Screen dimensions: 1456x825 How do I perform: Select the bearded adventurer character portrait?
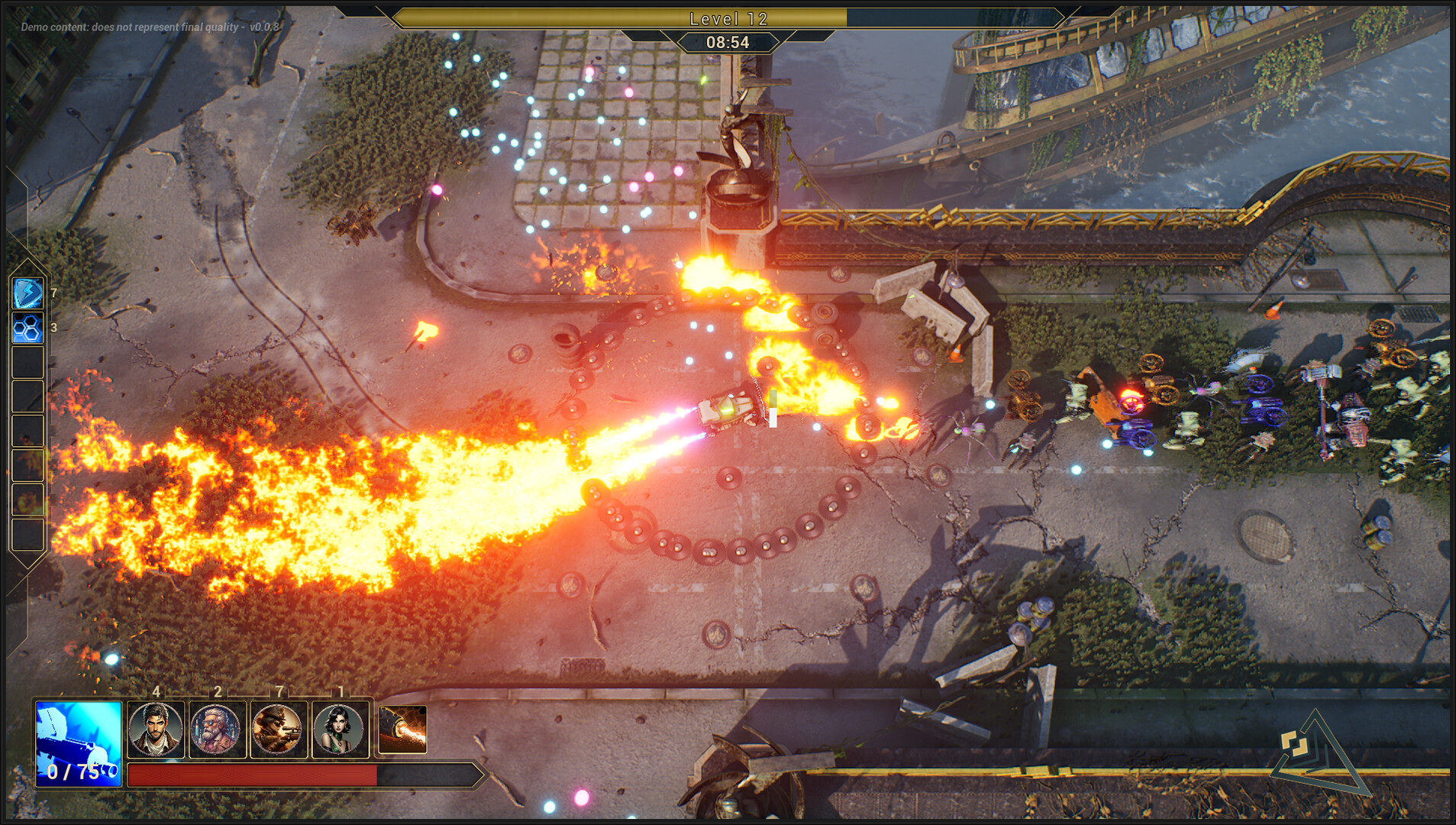tap(156, 730)
